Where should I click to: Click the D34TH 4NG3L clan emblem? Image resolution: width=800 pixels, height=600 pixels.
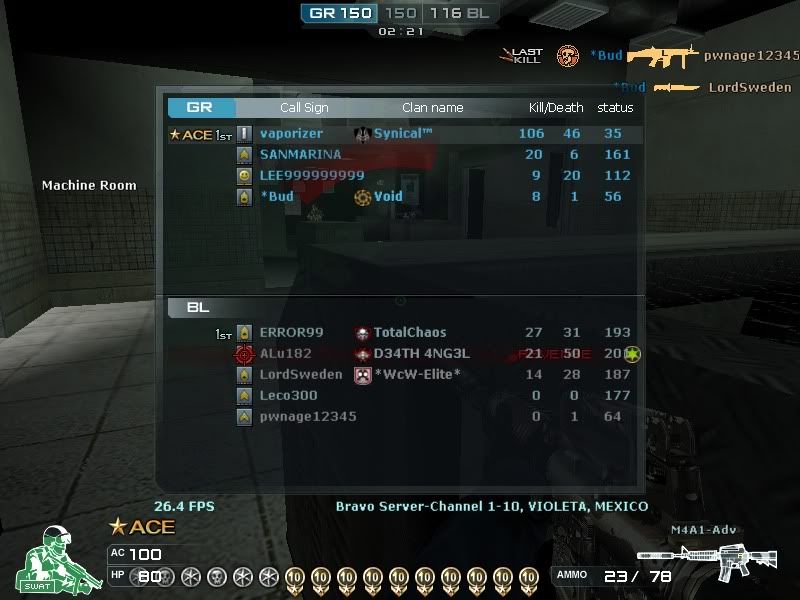[x=363, y=354]
